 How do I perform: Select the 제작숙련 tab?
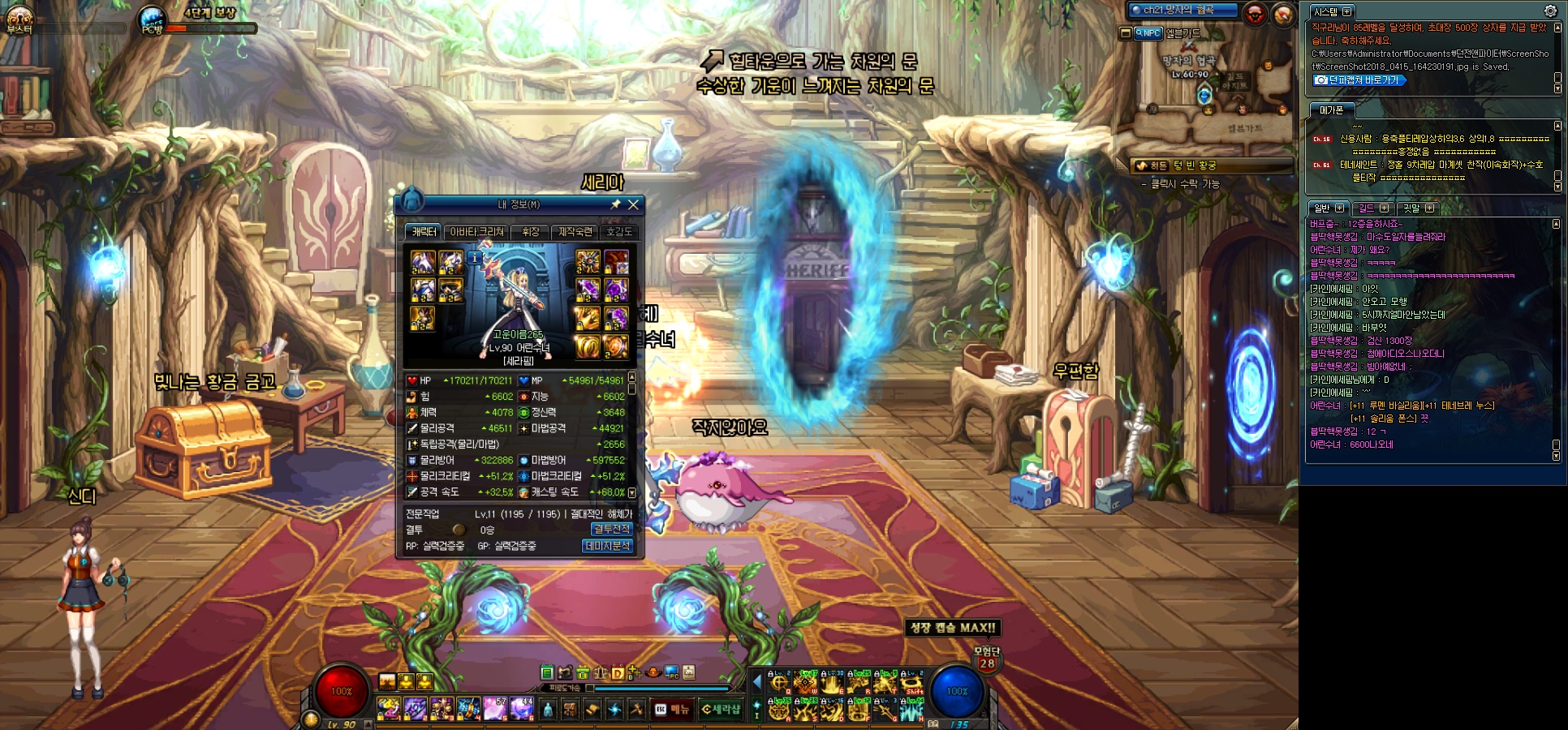pyautogui.click(x=575, y=232)
